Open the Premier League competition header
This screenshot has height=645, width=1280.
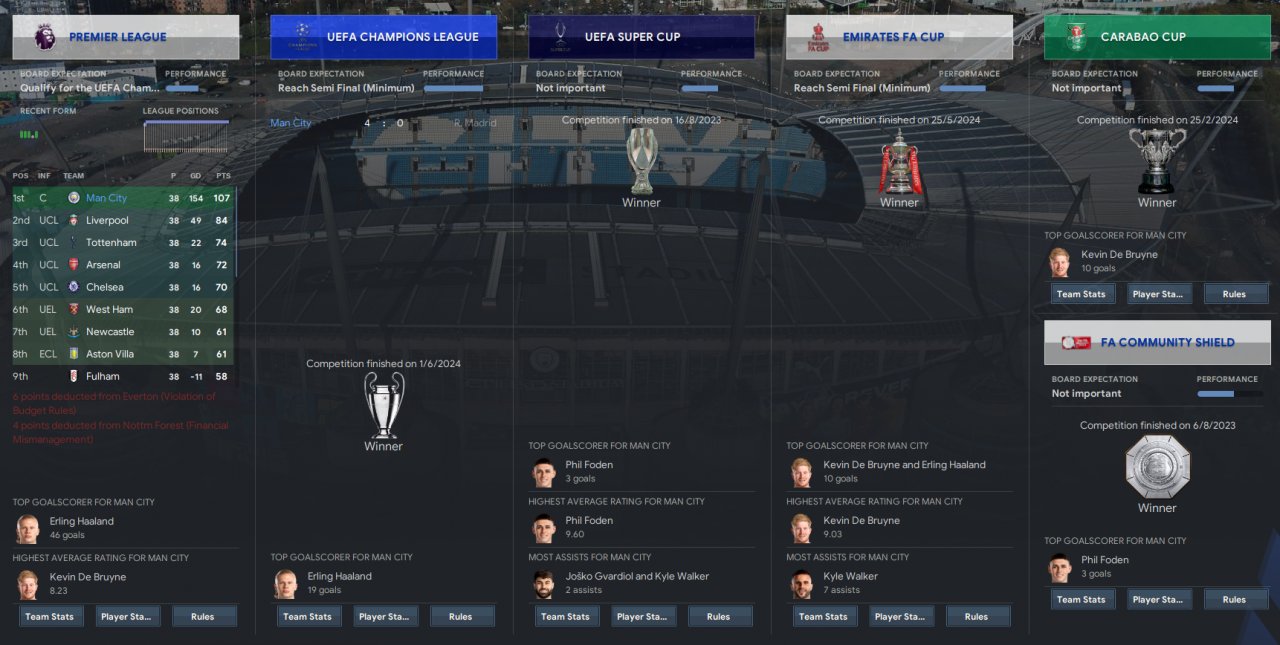pos(126,37)
